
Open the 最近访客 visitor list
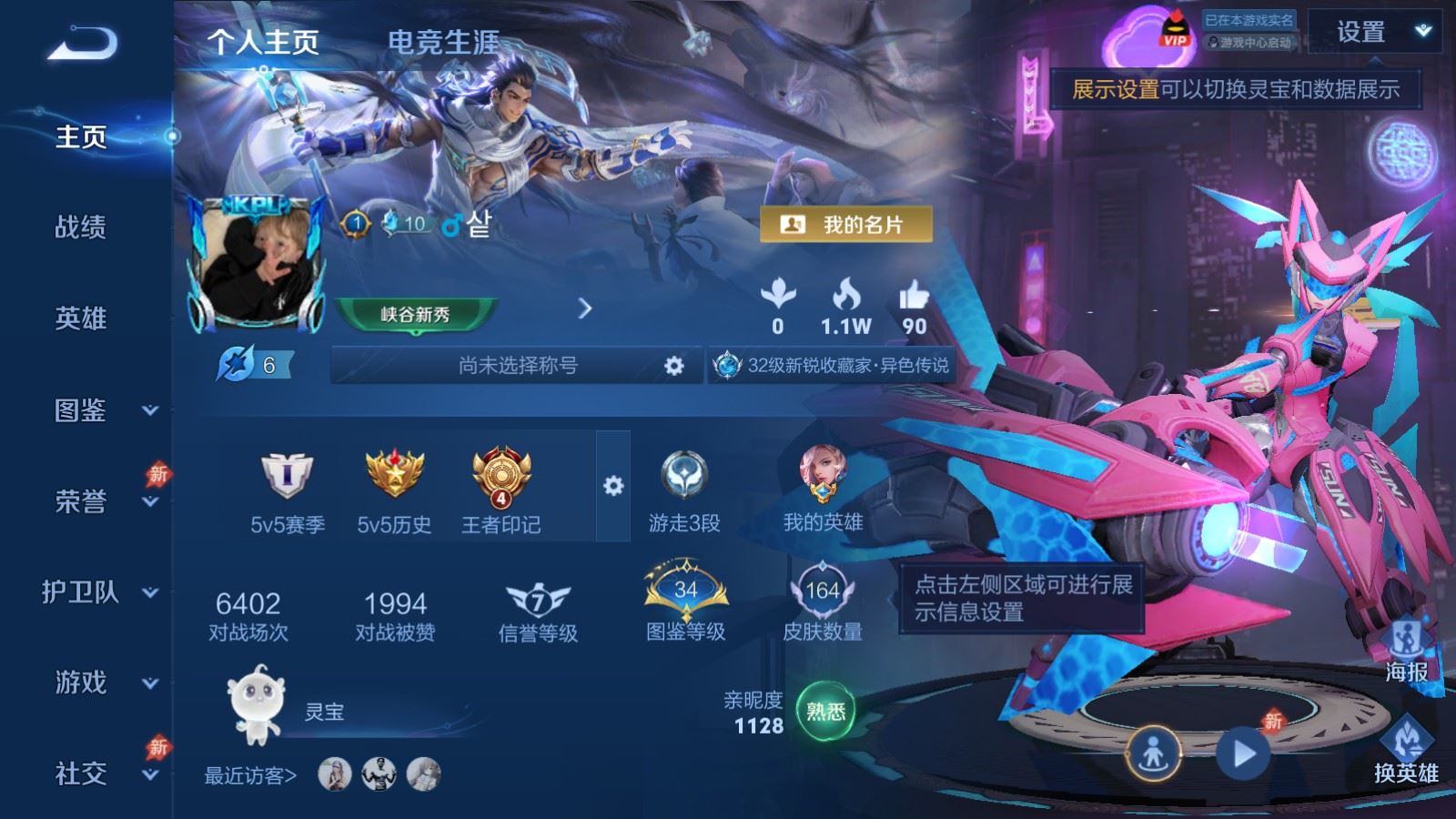click(x=250, y=775)
